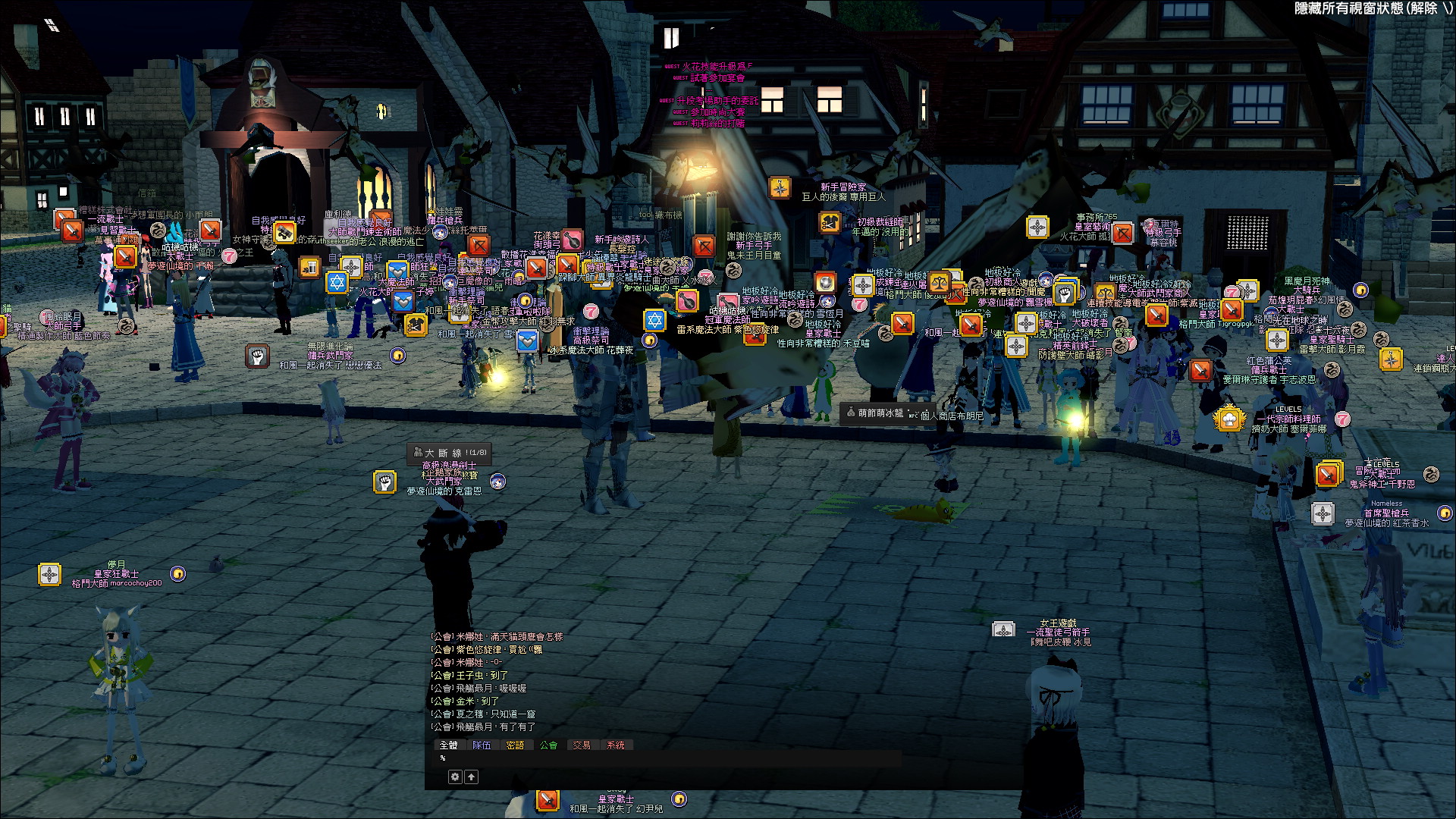Open the 密語 whisper chat tab

tap(515, 745)
